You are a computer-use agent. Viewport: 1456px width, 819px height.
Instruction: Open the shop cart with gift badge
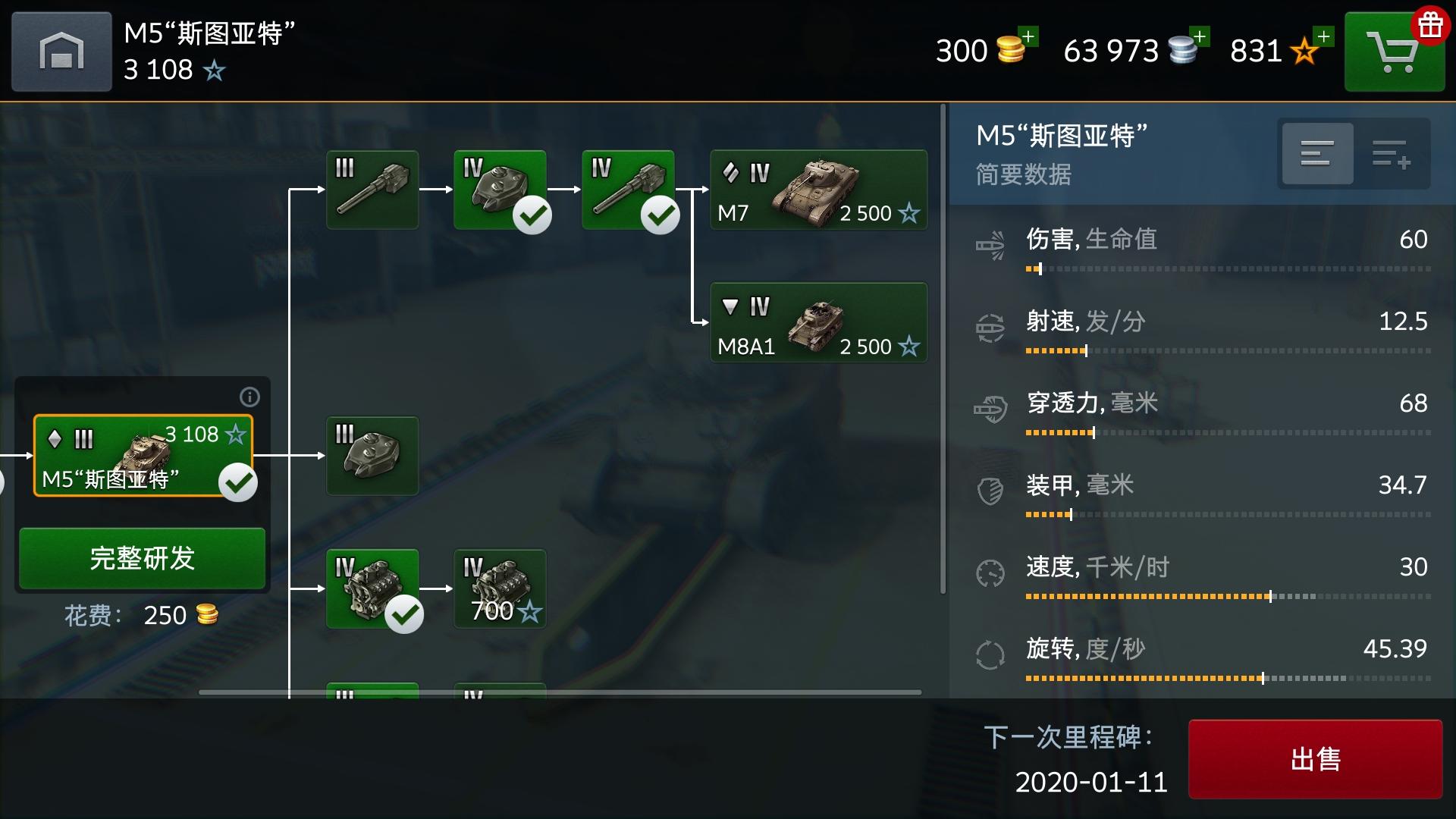click(1394, 51)
